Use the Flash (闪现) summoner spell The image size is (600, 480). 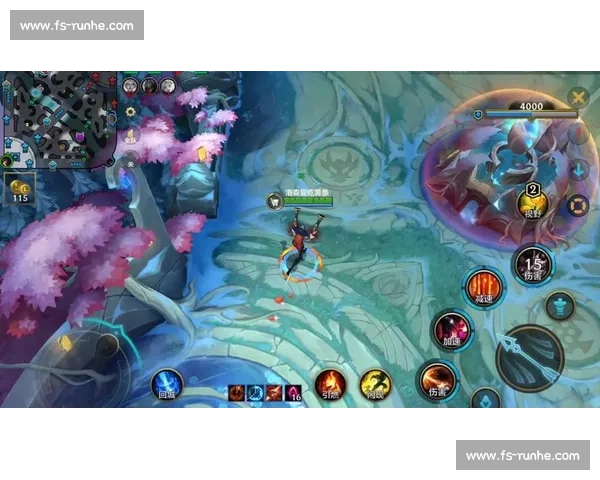[376, 383]
